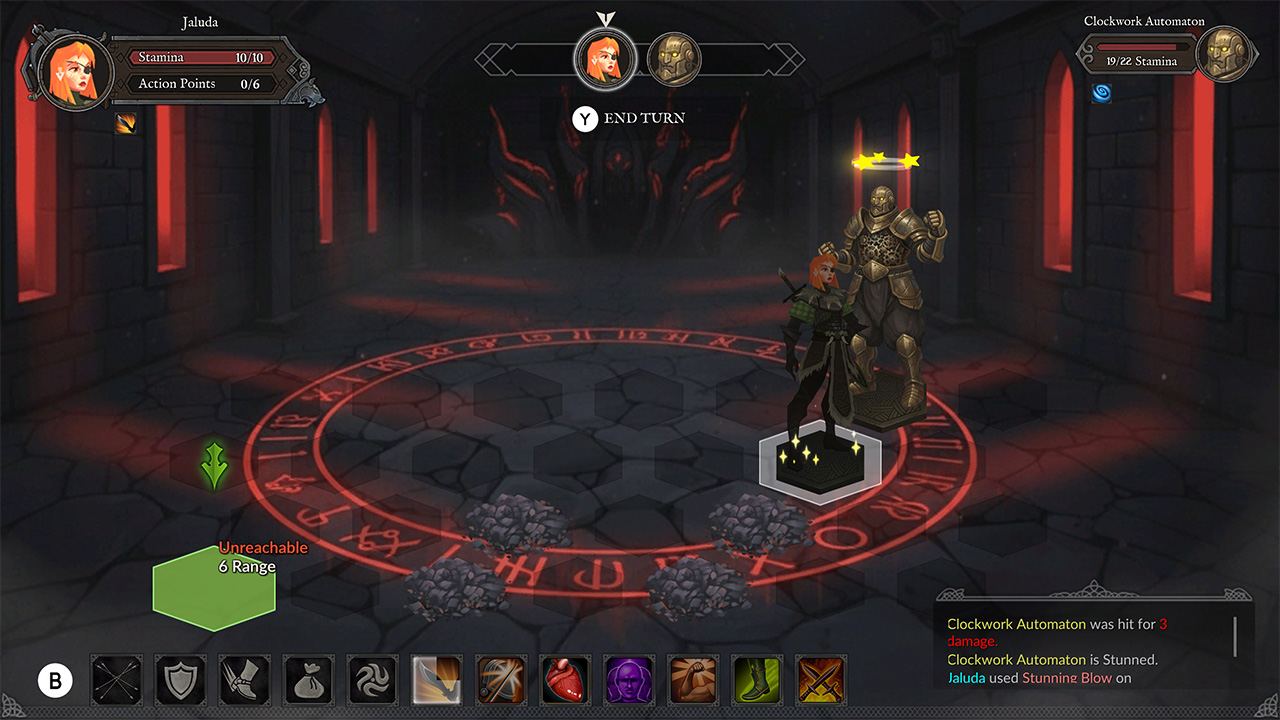Click Jaluda's dagger buff icon under her panel
This screenshot has width=1280, height=720.
(124, 124)
